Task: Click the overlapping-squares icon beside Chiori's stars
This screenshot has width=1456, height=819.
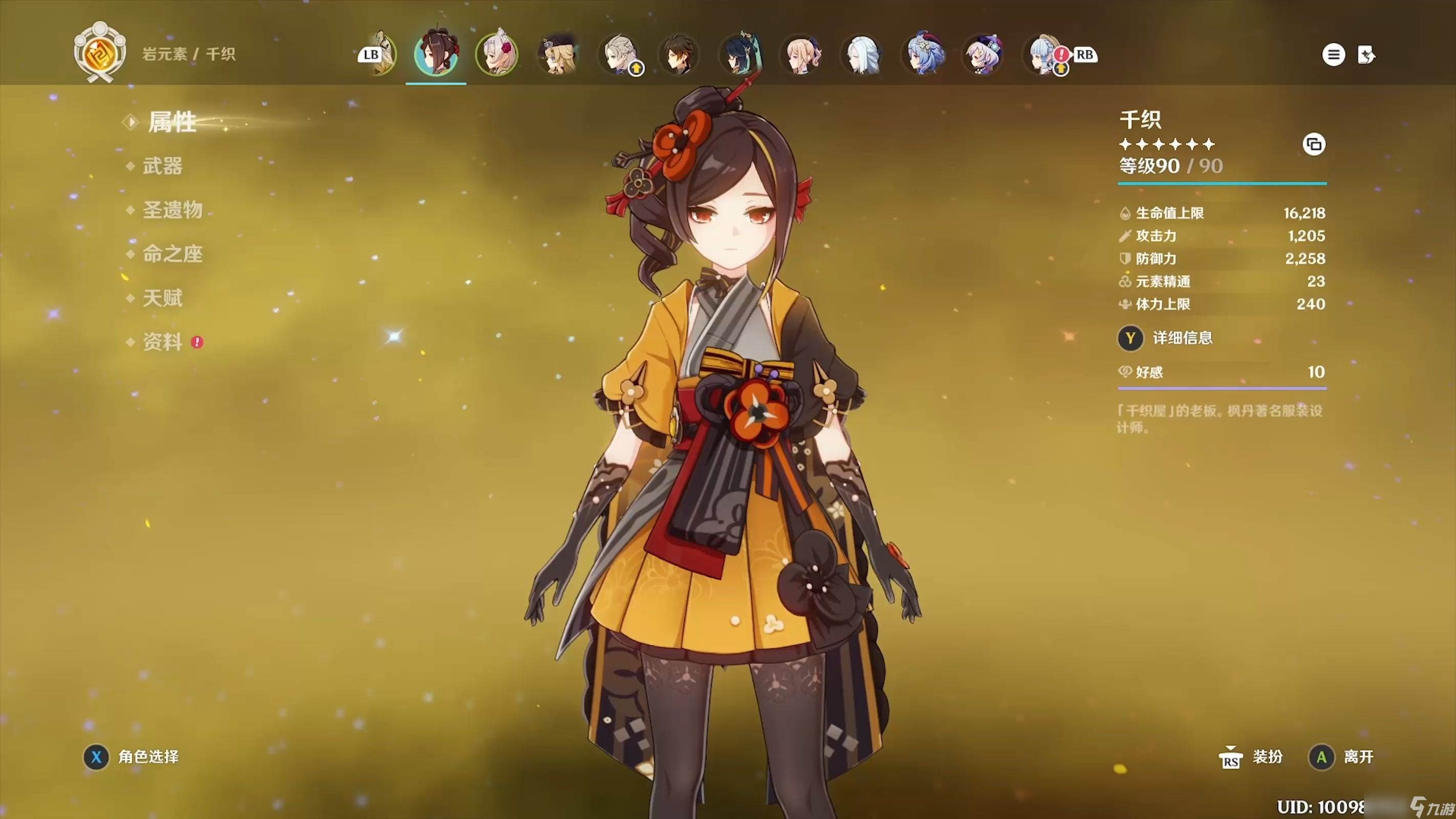Action: pos(1314,145)
